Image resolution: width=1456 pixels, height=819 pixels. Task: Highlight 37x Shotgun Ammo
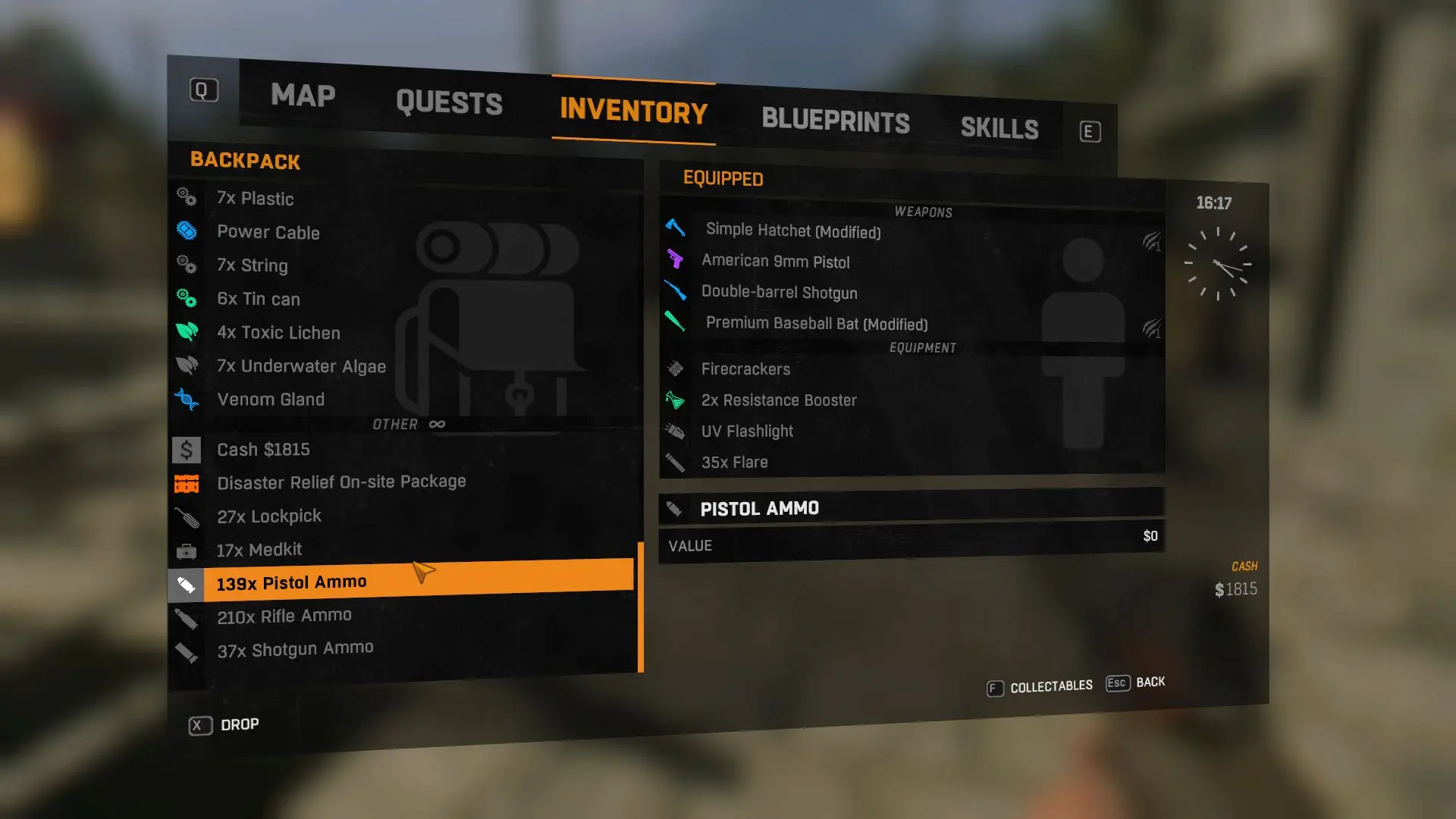click(x=295, y=649)
